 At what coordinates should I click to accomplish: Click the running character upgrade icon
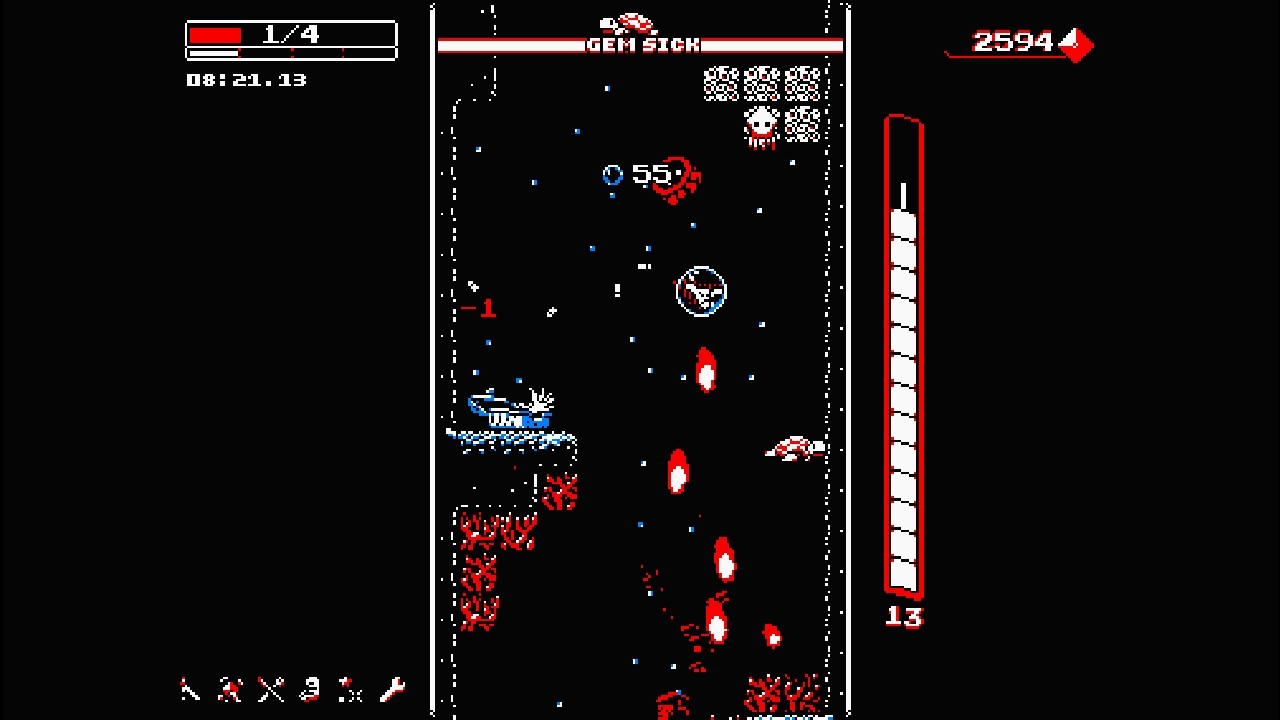[x=229, y=690]
